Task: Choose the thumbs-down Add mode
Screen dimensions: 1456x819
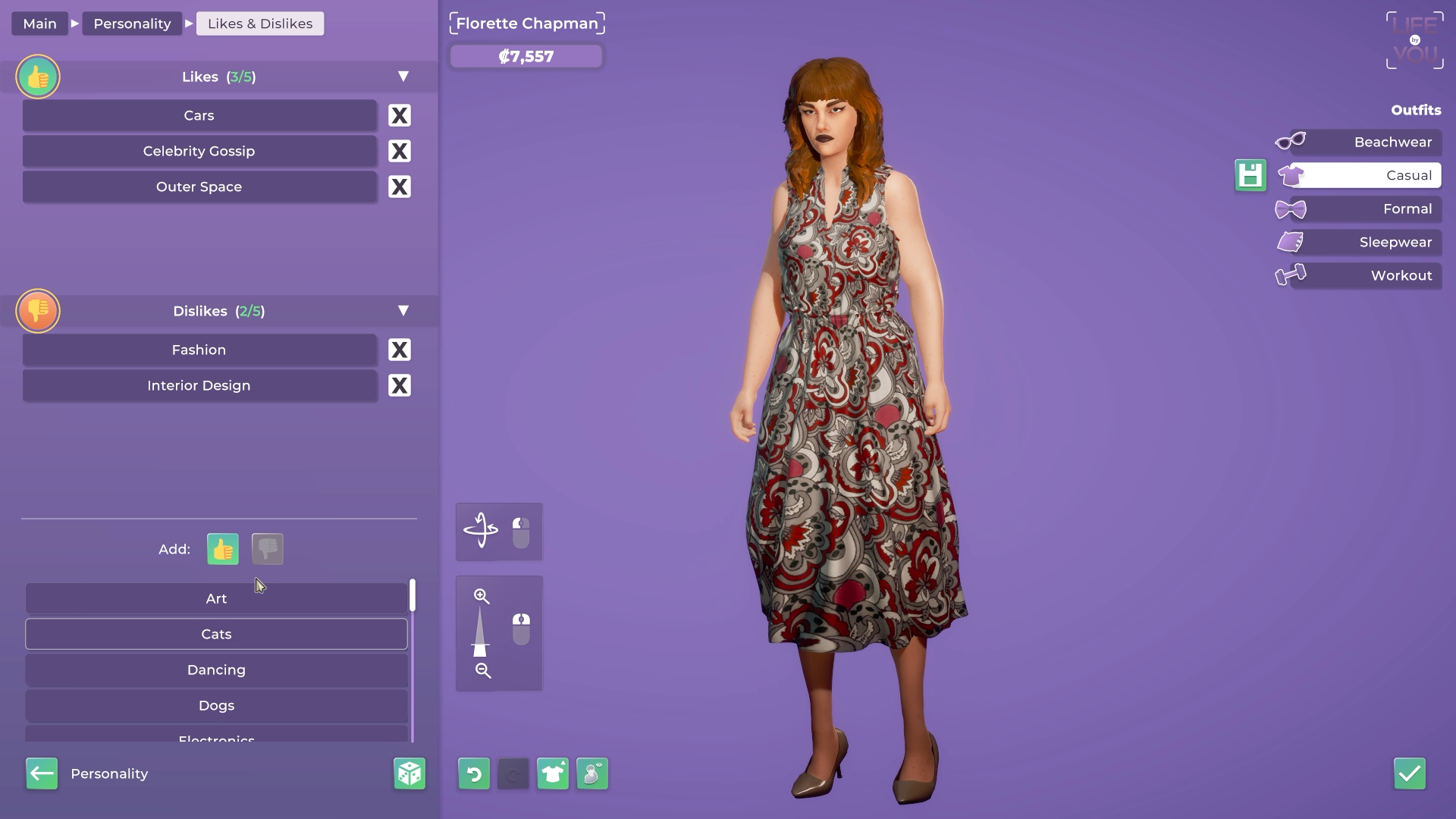Action: point(268,549)
